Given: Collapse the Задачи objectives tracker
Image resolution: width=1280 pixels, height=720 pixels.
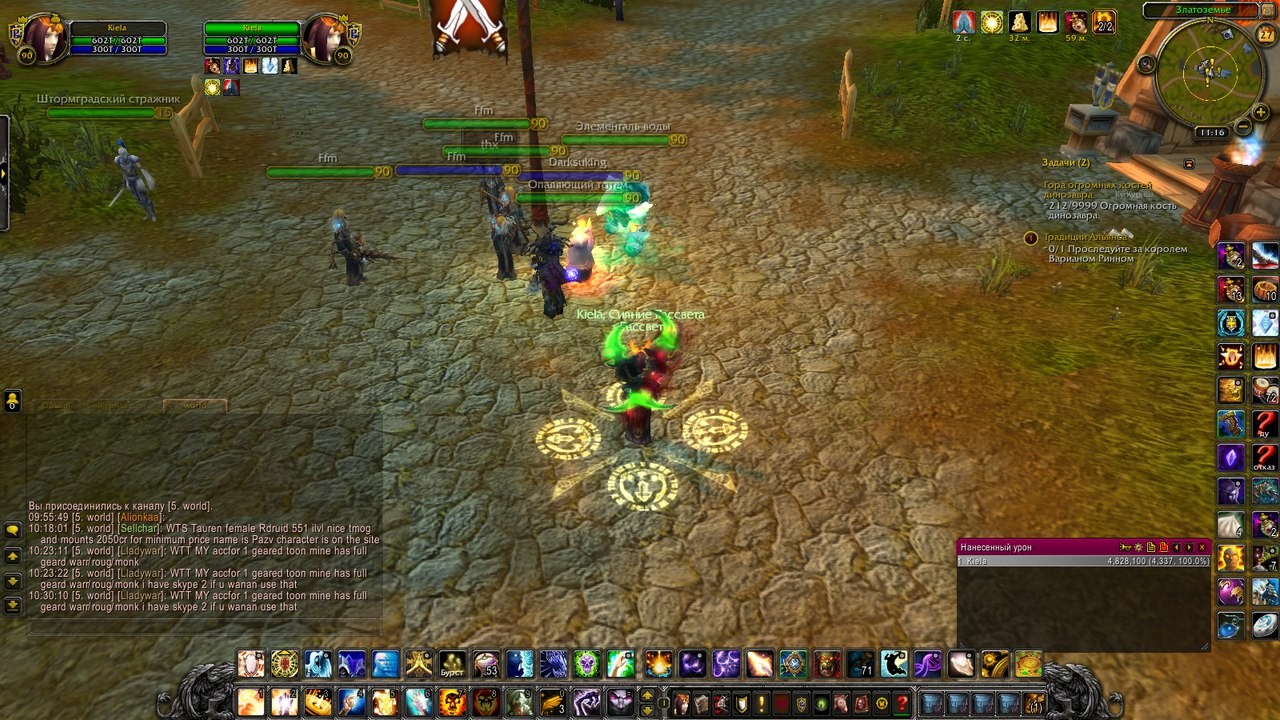Looking at the screenshot, I should click(1189, 163).
